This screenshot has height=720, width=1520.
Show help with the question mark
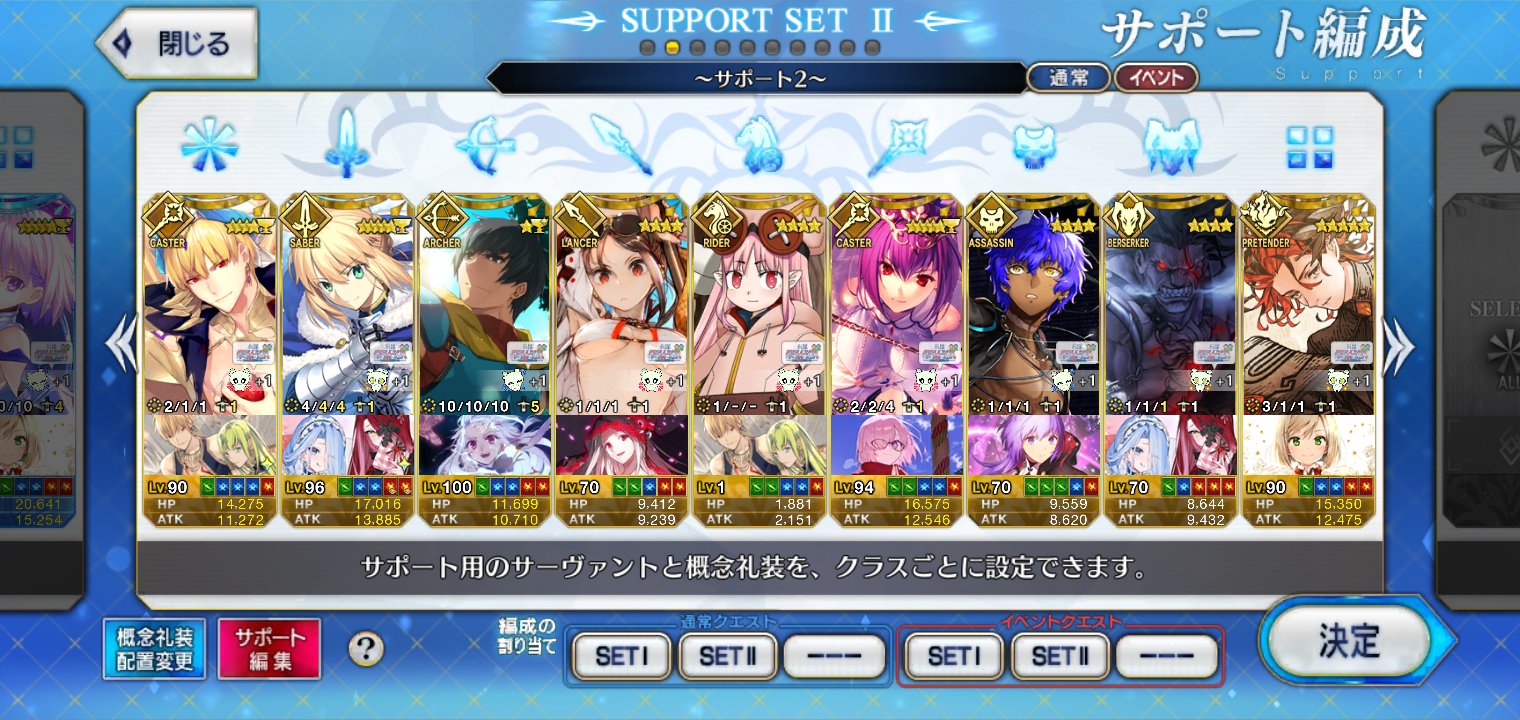[x=366, y=649]
